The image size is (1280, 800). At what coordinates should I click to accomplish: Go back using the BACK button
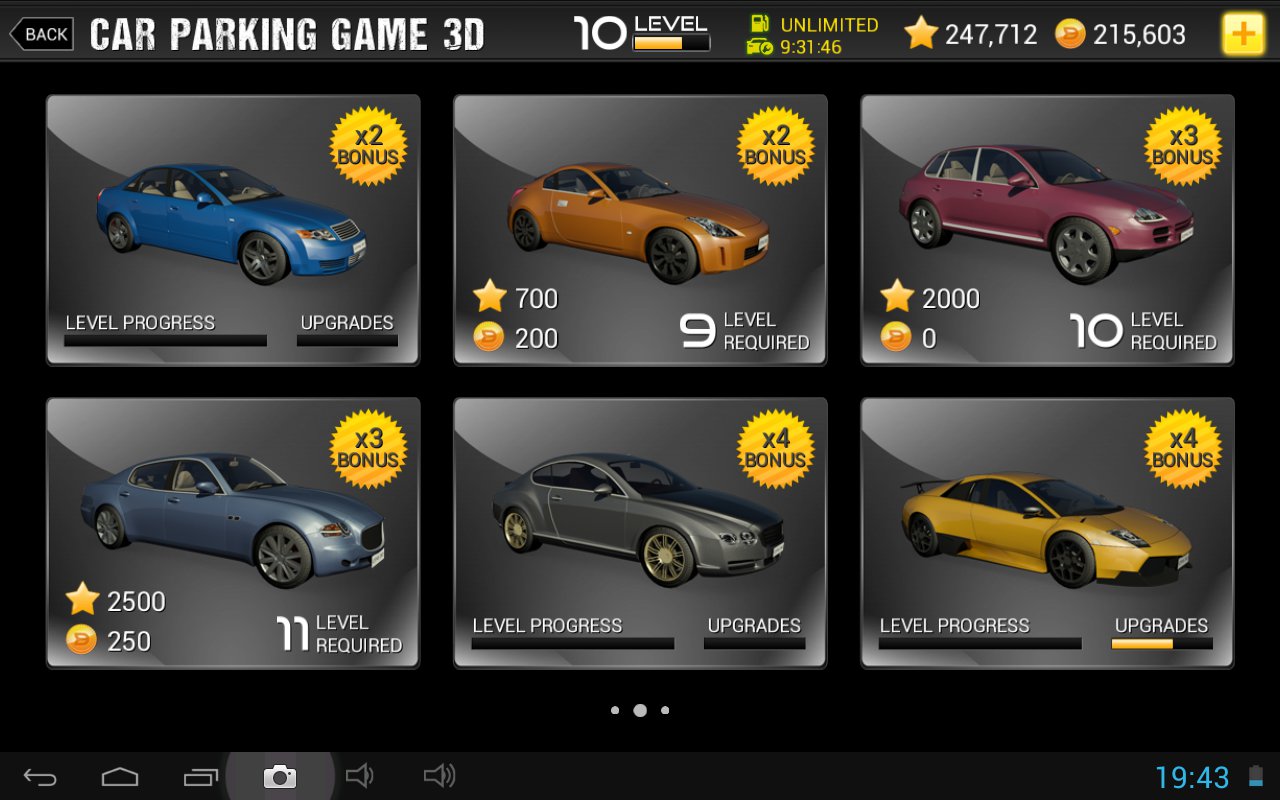42,34
